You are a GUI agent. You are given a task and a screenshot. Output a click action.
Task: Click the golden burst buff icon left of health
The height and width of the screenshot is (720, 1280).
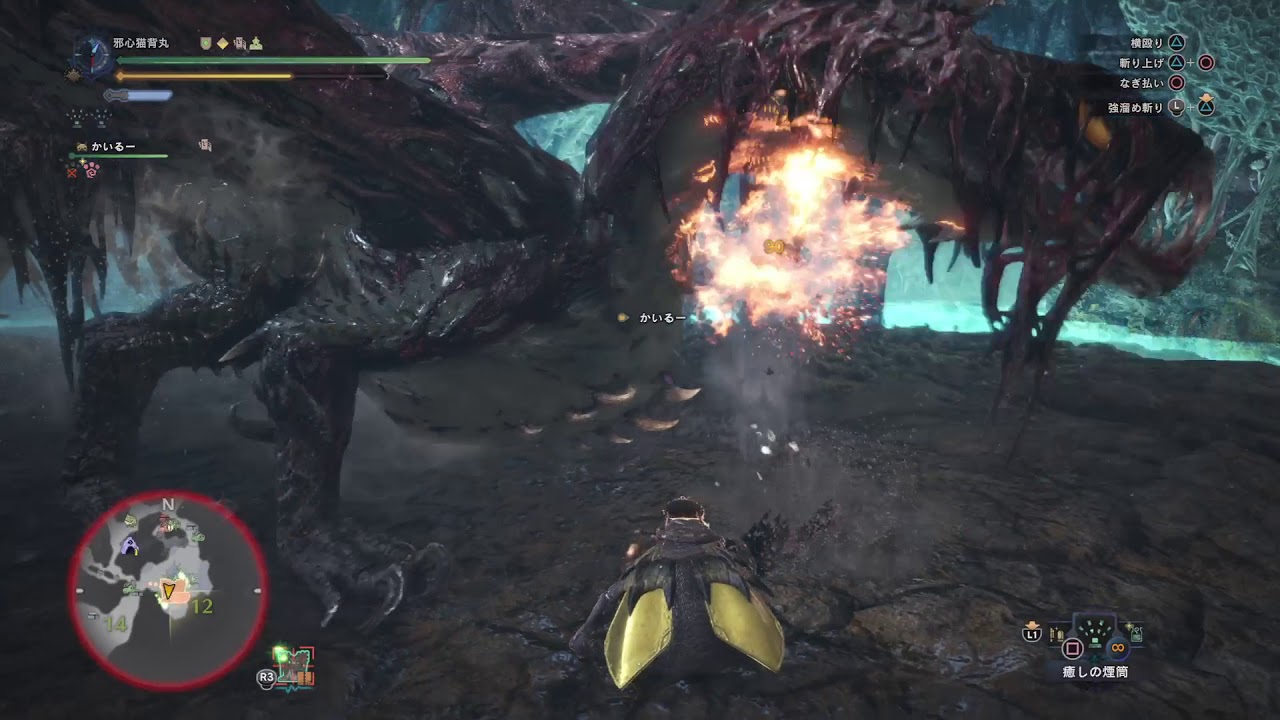[x=73, y=75]
